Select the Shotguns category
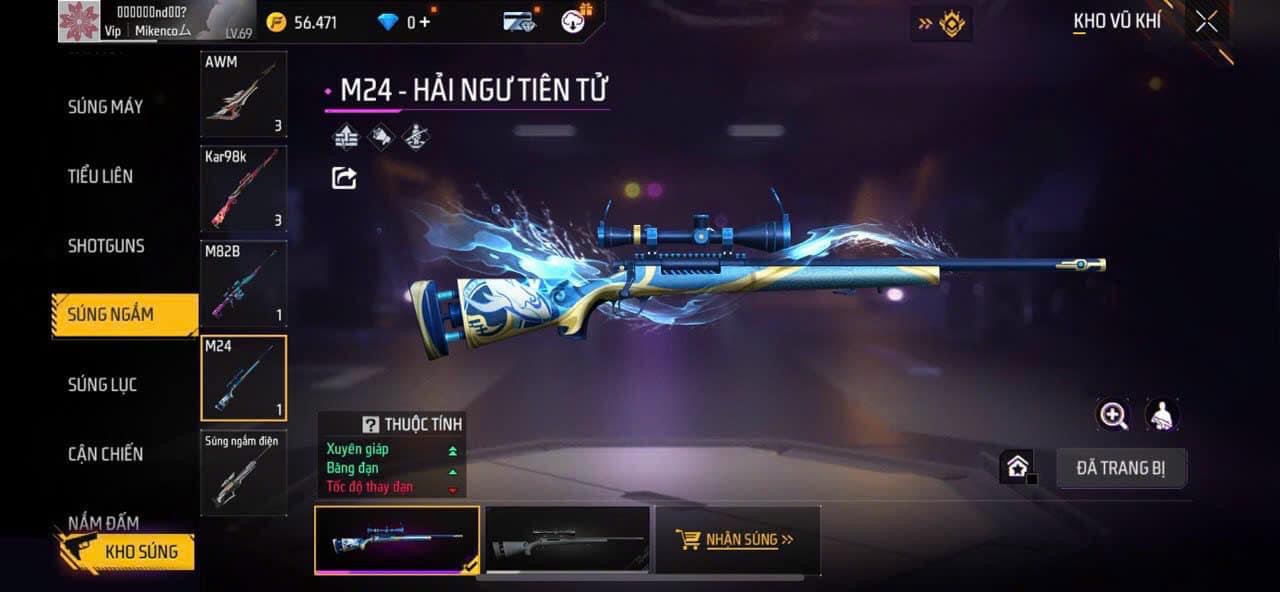This screenshot has height=592, width=1280. [106, 246]
